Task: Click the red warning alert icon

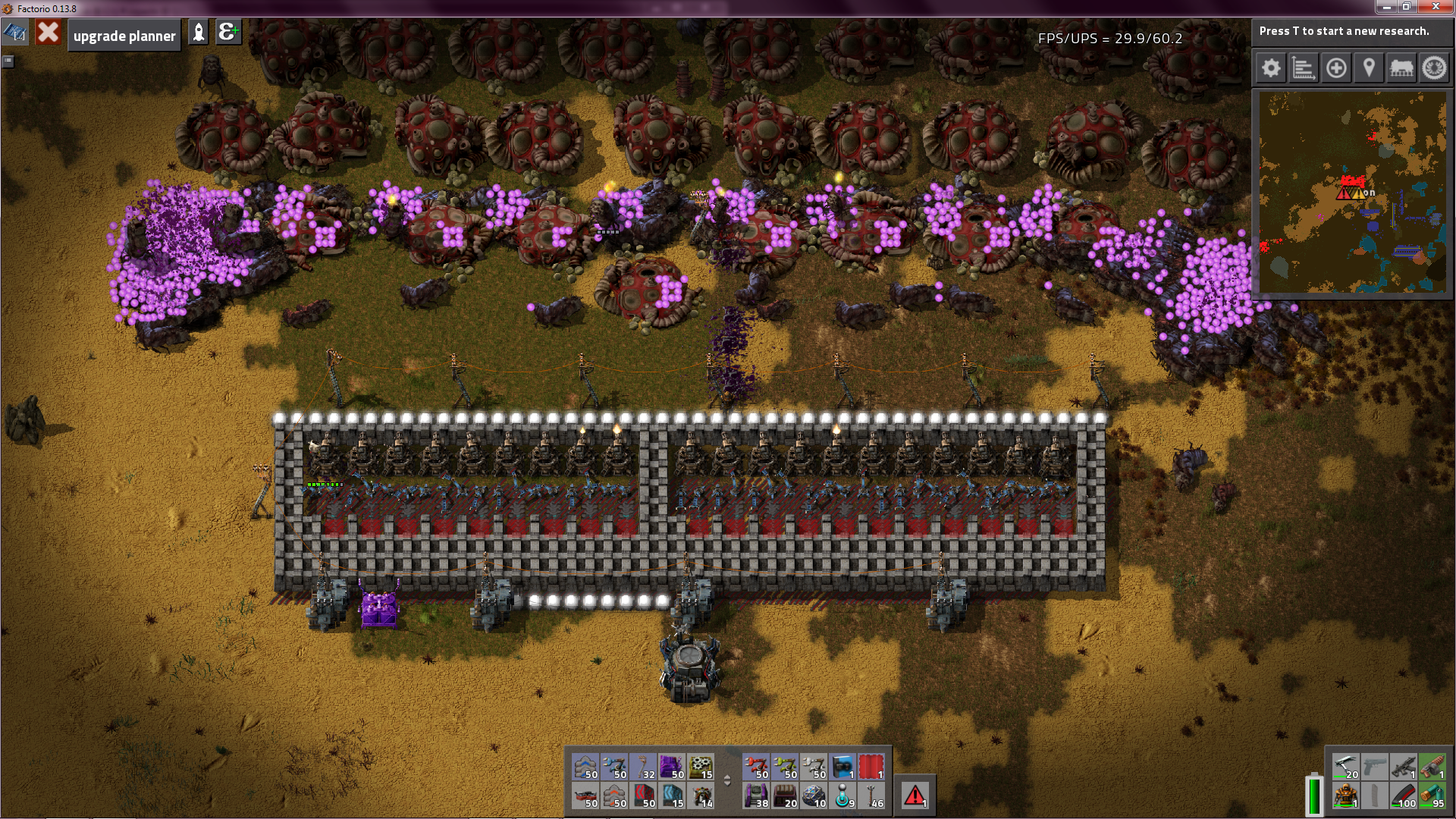Action: [x=915, y=795]
